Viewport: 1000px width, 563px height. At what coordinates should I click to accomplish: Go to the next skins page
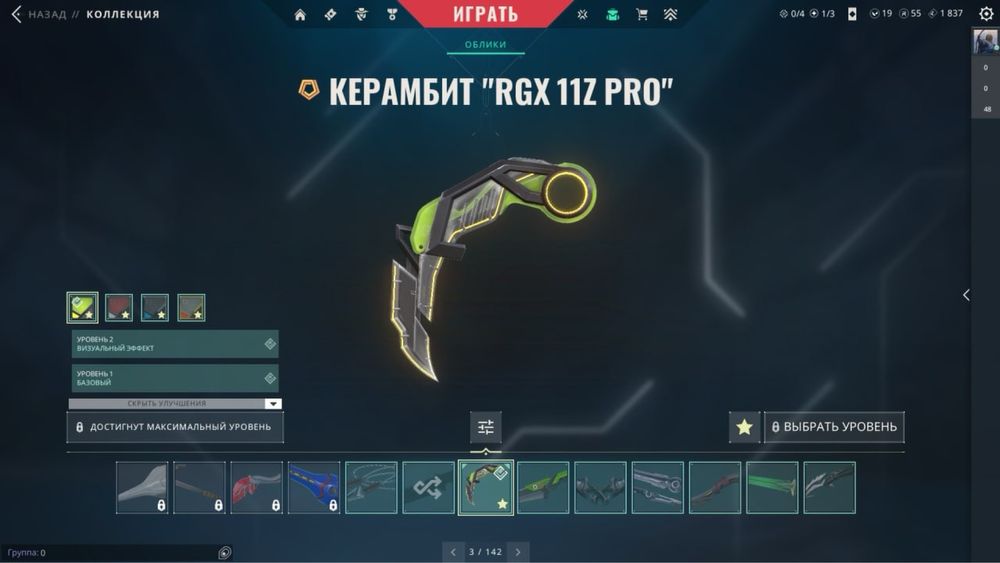[x=518, y=552]
